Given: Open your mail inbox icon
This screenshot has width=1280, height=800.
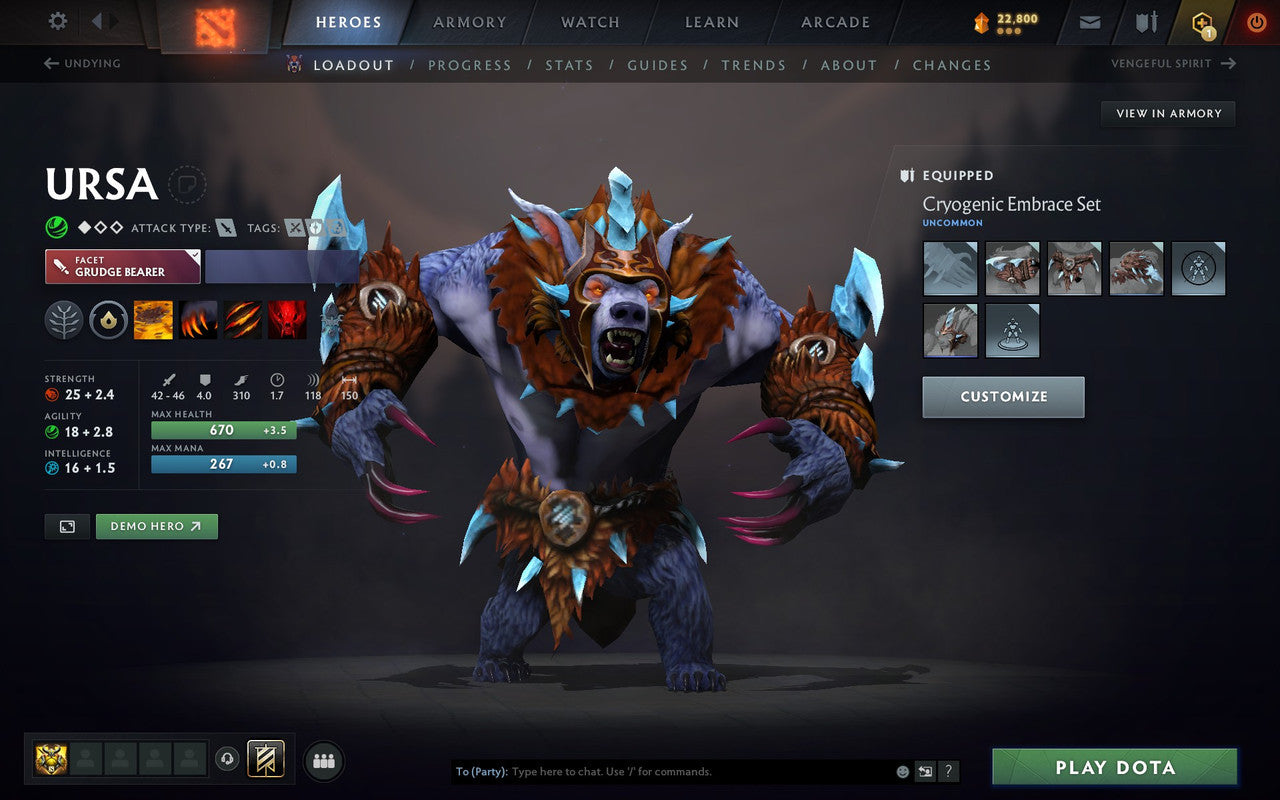Looking at the screenshot, I should click(x=1089, y=21).
